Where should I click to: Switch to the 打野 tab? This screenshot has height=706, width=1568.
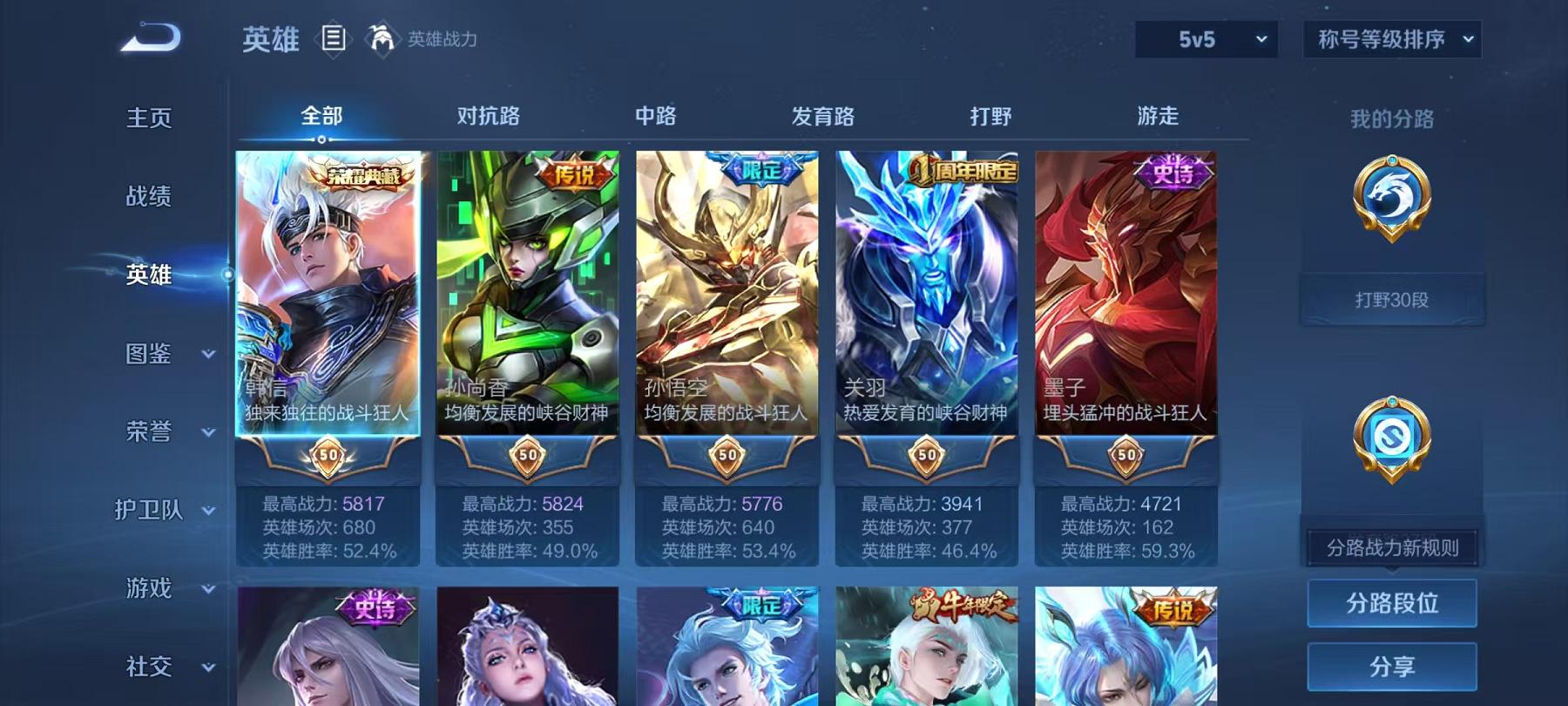click(x=990, y=115)
